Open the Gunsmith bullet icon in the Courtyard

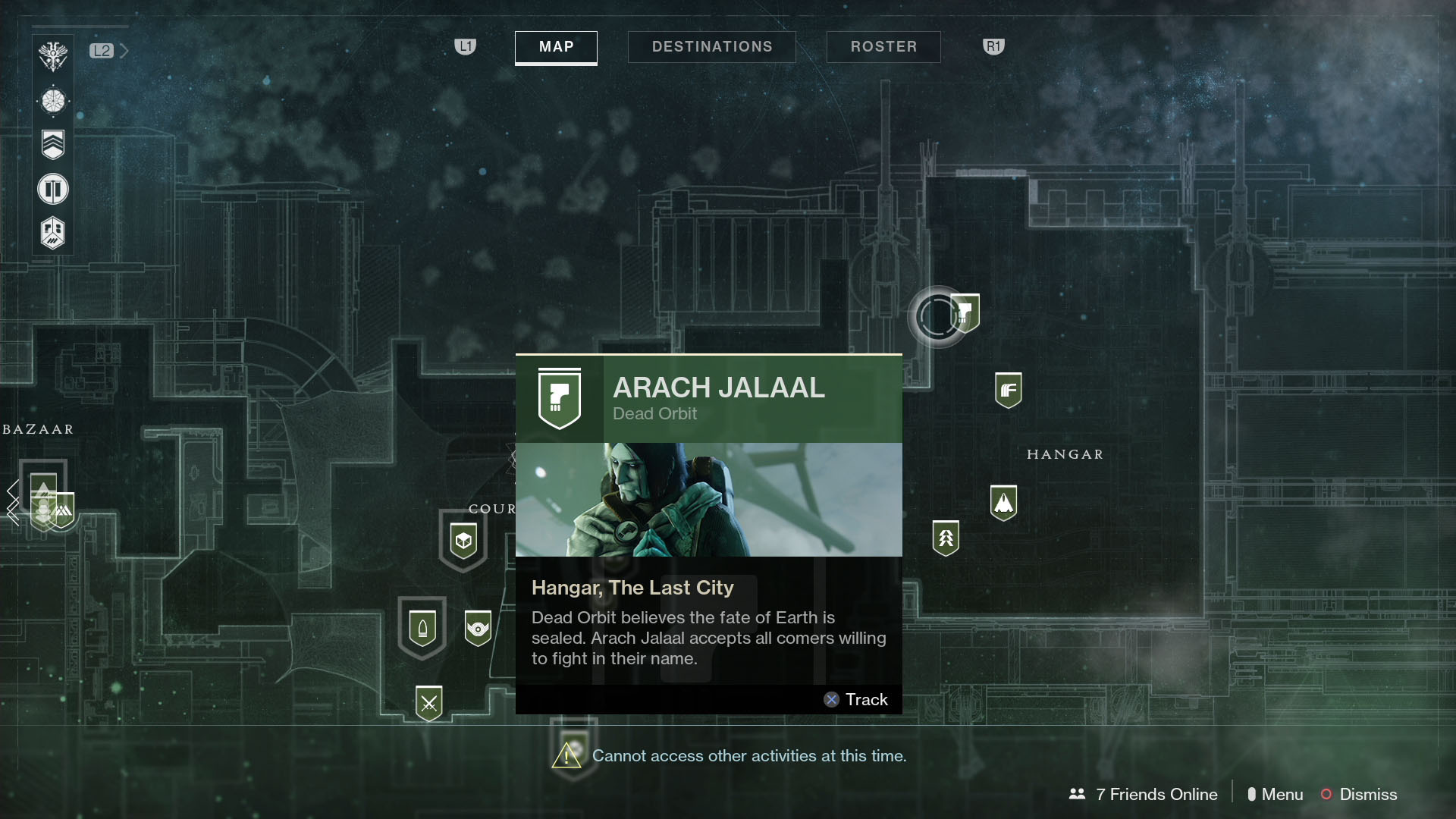tap(422, 627)
